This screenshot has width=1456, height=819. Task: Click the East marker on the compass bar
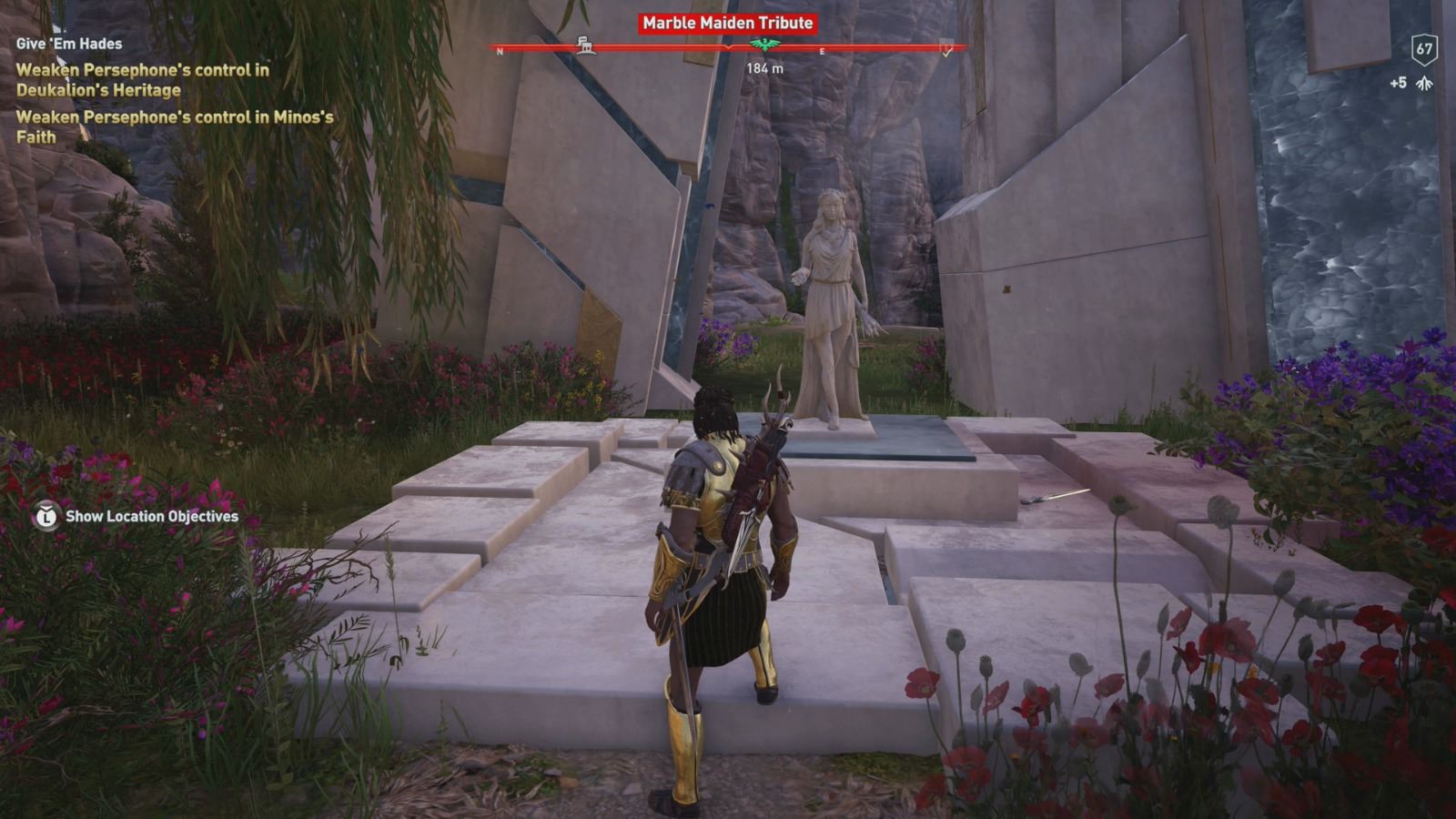824,51
